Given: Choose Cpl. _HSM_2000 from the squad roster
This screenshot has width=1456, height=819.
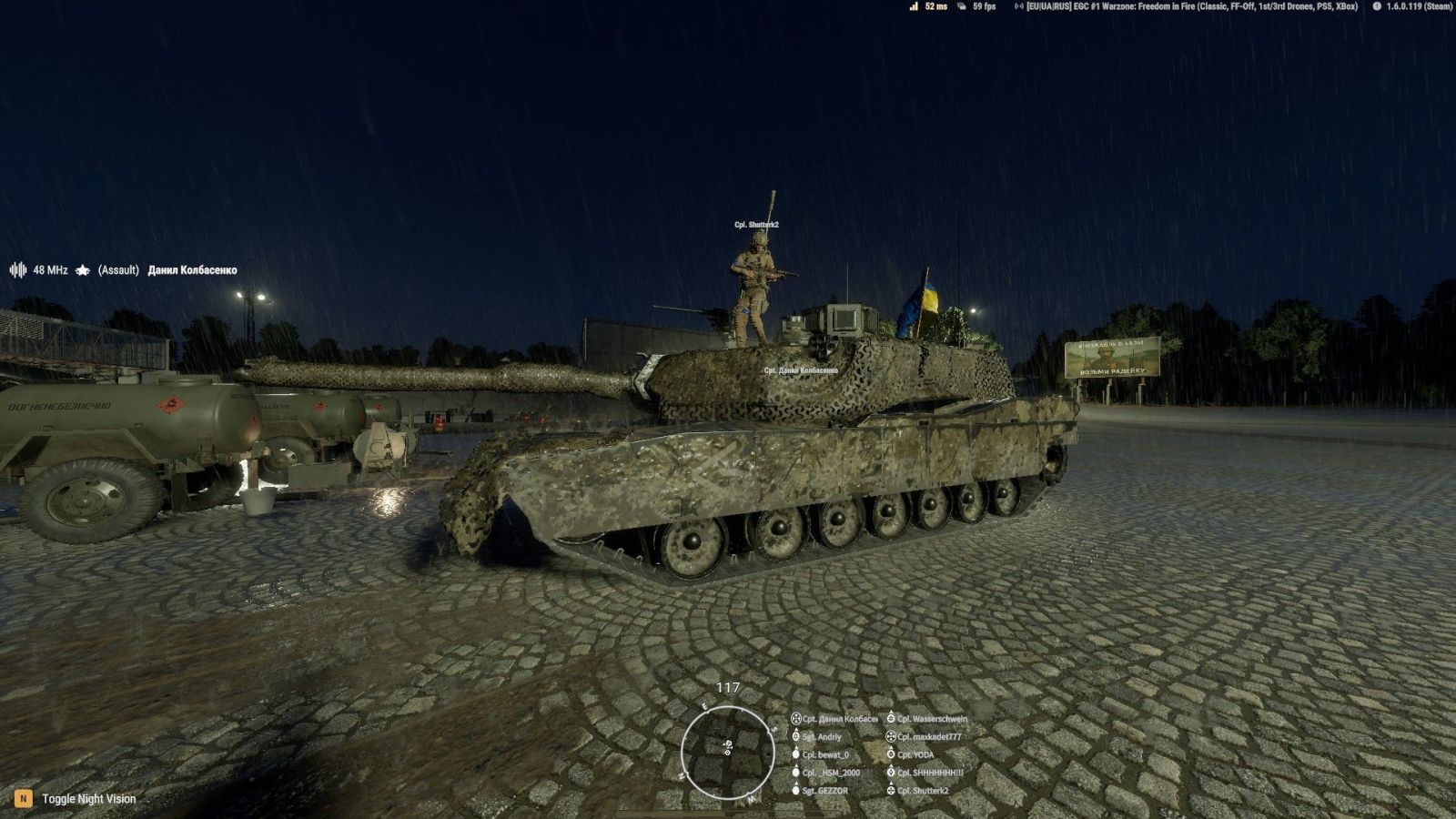Looking at the screenshot, I should 830,773.
